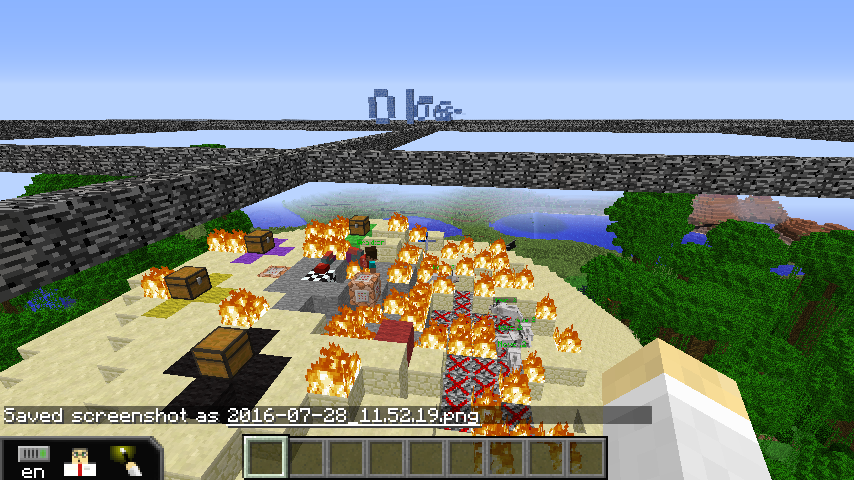
Task: Click the keyboard language 'en' indicator
Action: pyautogui.click(x=33, y=462)
